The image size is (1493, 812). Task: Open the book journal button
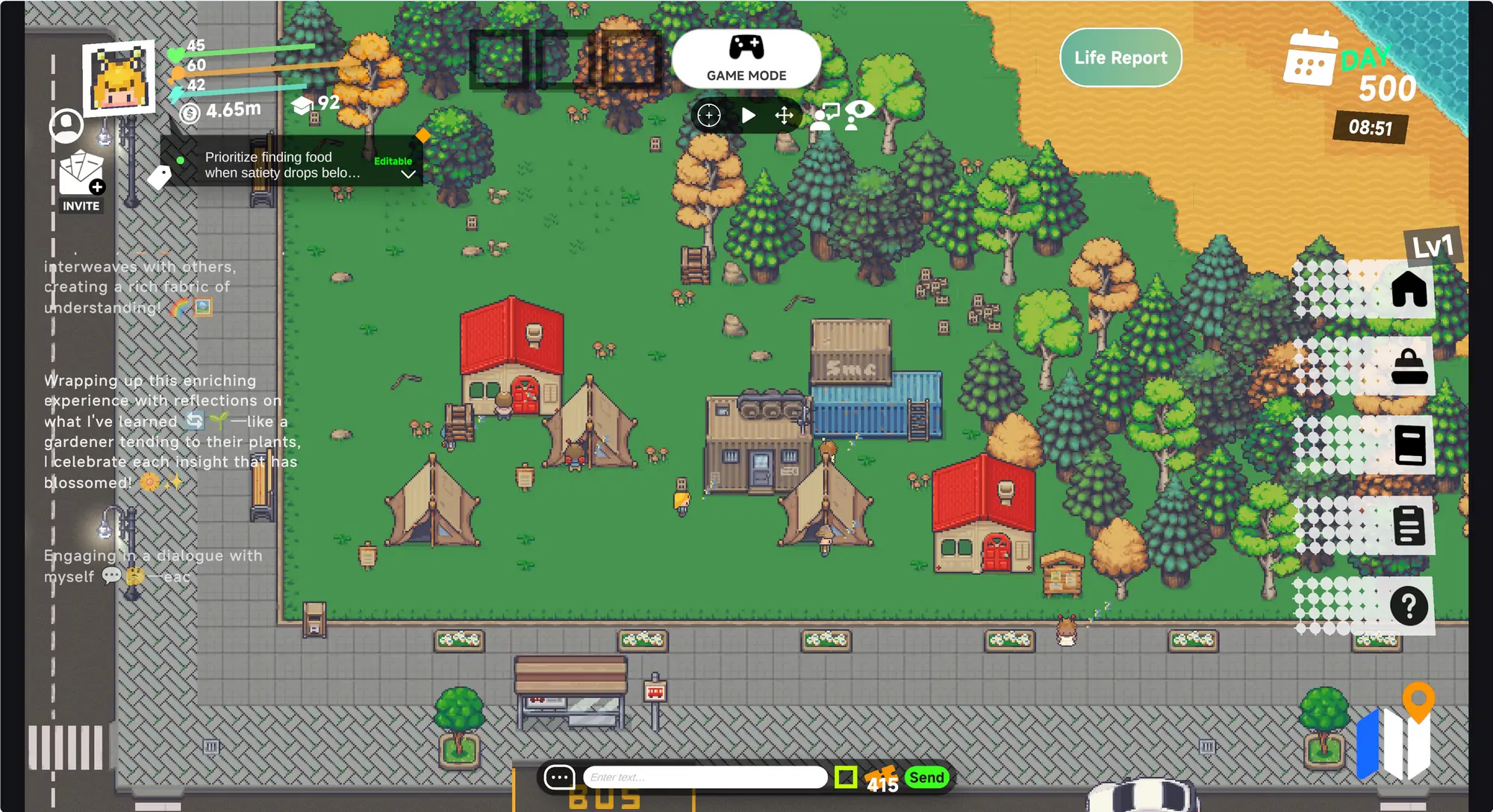[x=1409, y=446]
